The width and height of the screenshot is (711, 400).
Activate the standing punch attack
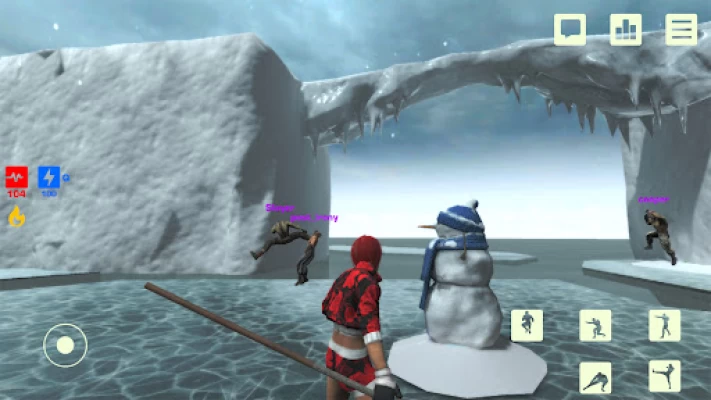pos(664,325)
